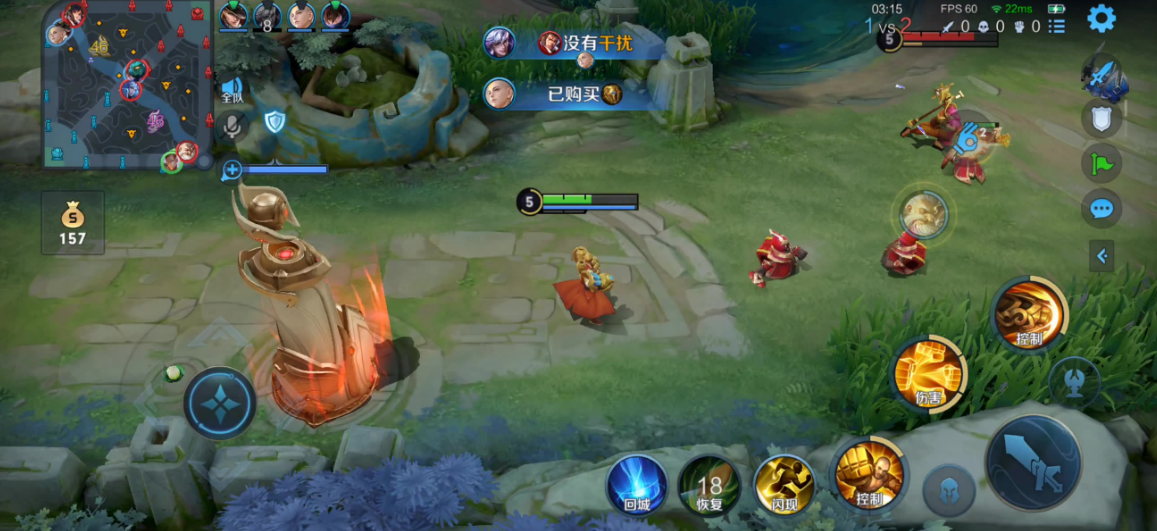The width and height of the screenshot is (1157, 531).
Task: Open the blue chat bubble quick messages
Action: (x=1101, y=208)
